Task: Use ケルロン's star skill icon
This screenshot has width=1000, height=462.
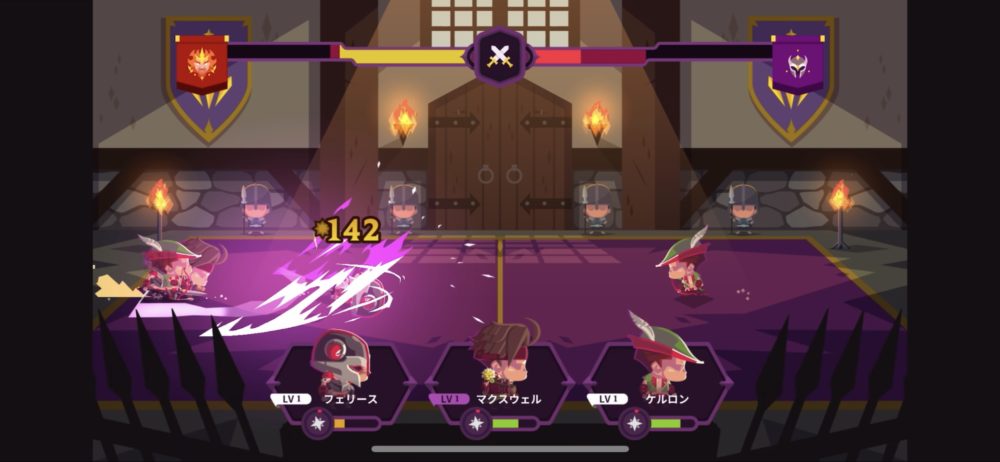Action: (x=634, y=423)
